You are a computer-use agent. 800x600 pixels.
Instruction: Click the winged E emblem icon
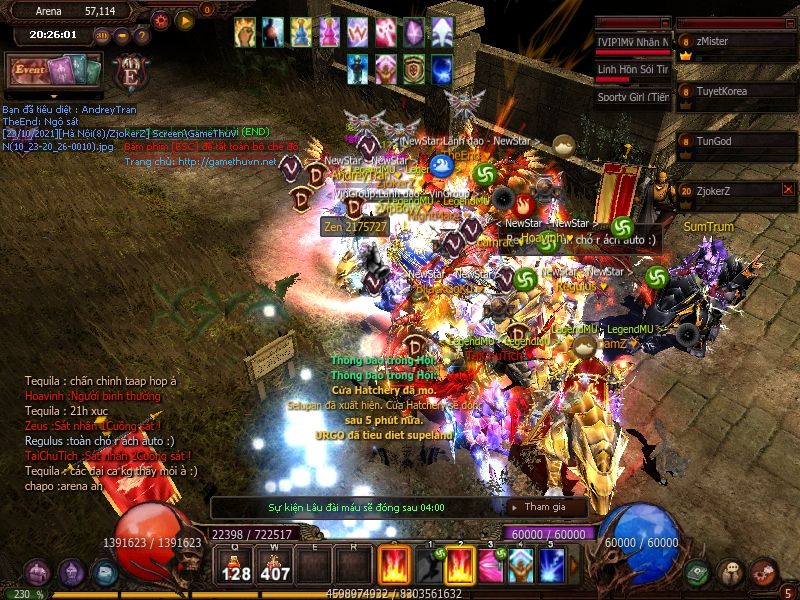pyautogui.click(x=130, y=73)
